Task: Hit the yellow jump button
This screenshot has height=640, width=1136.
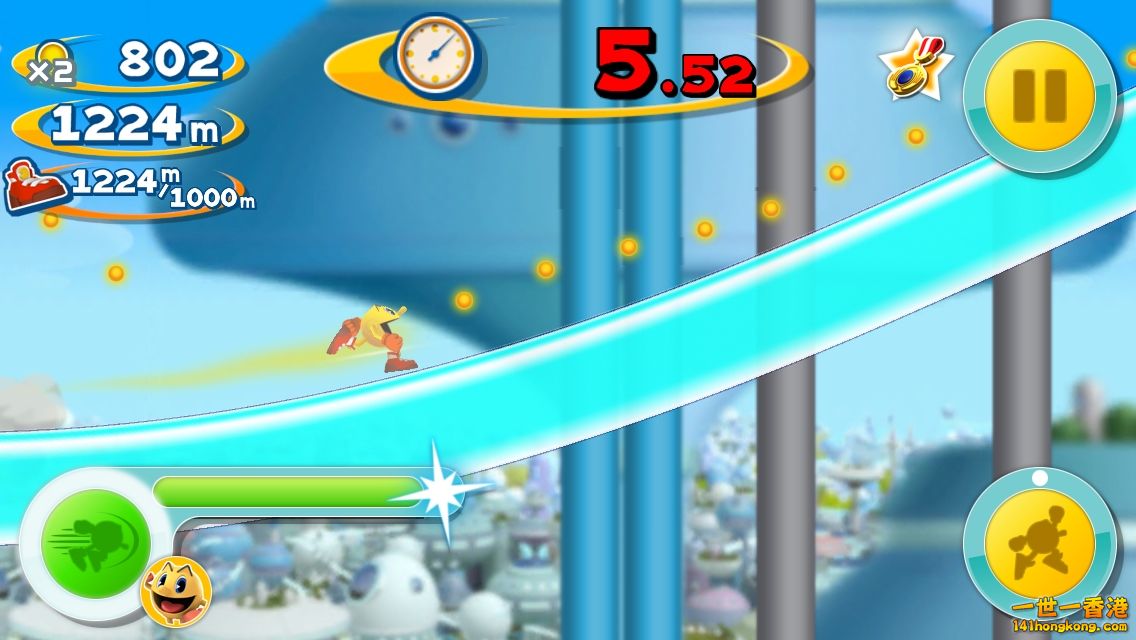Action: pos(1039,545)
